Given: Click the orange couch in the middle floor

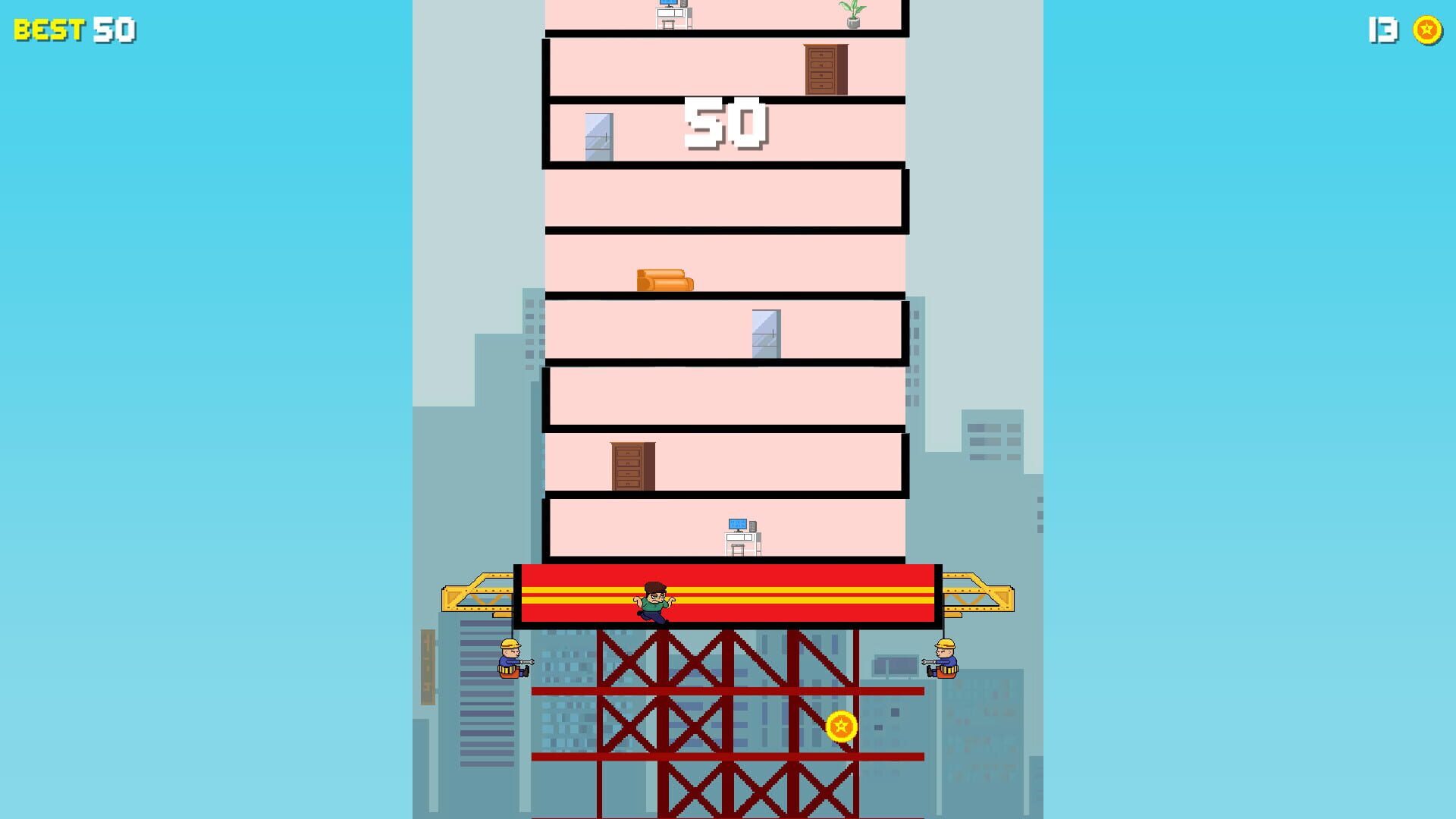Looking at the screenshot, I should (x=664, y=279).
